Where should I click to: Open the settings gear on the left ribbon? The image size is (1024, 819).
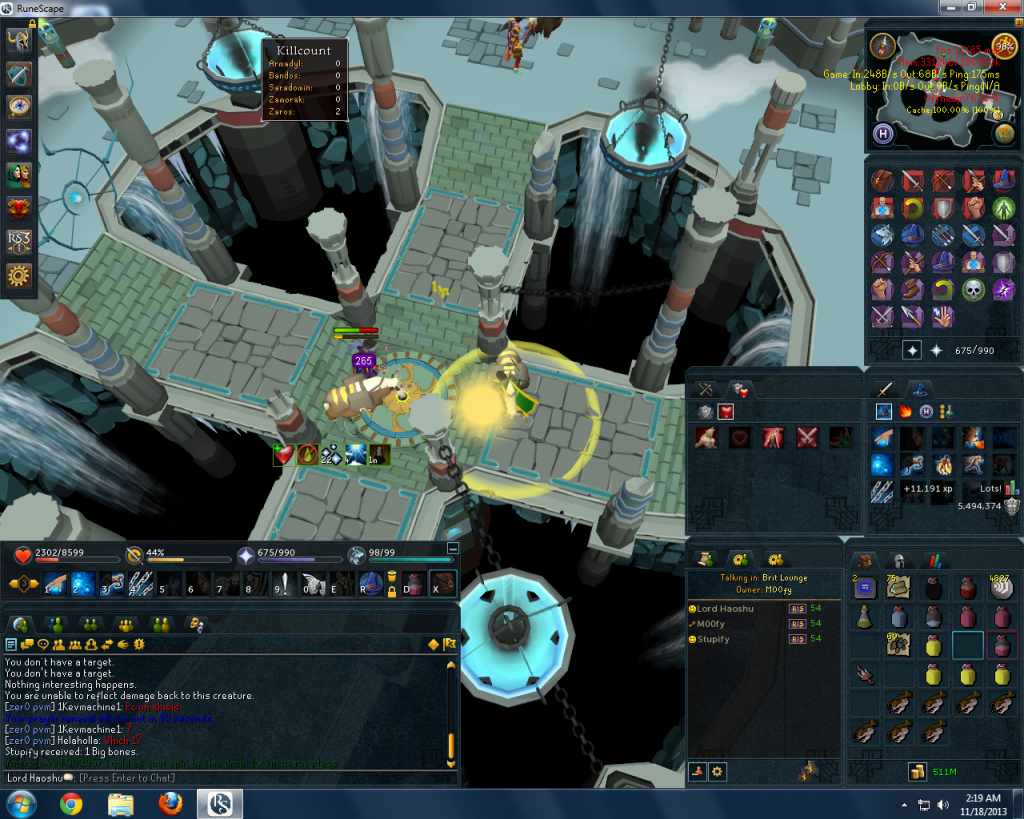[x=19, y=275]
